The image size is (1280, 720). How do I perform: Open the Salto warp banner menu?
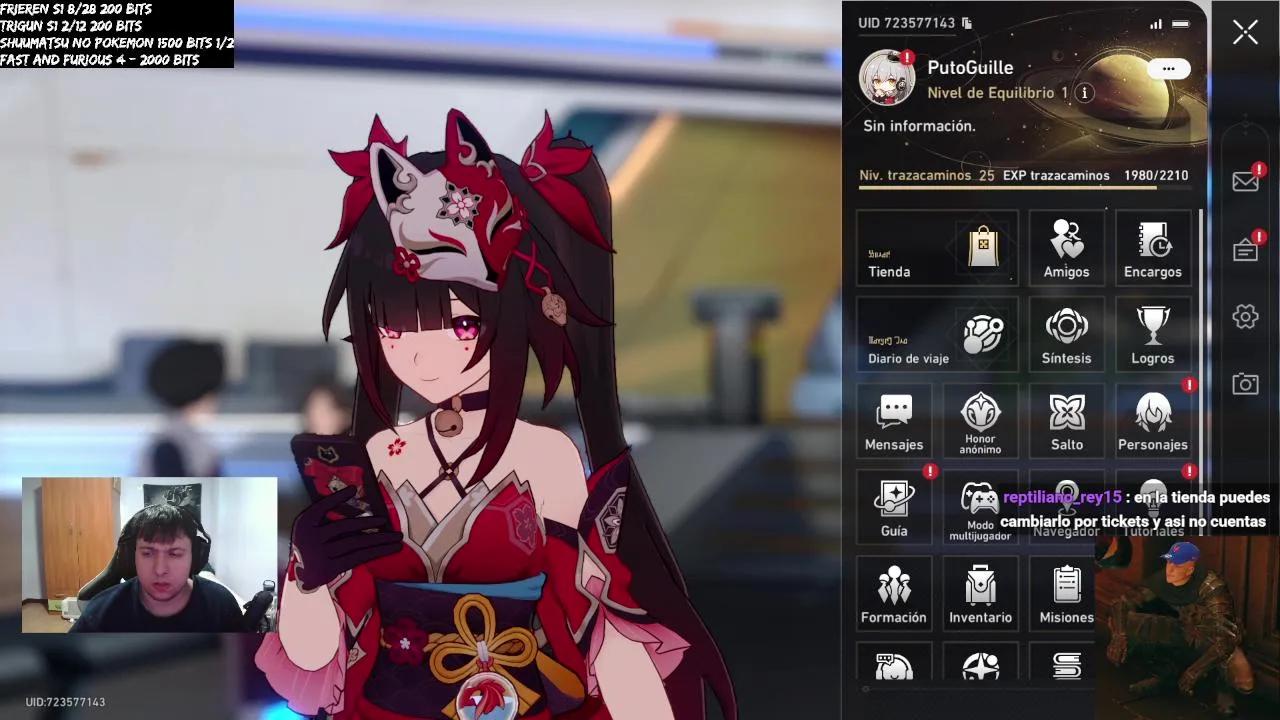point(1066,420)
